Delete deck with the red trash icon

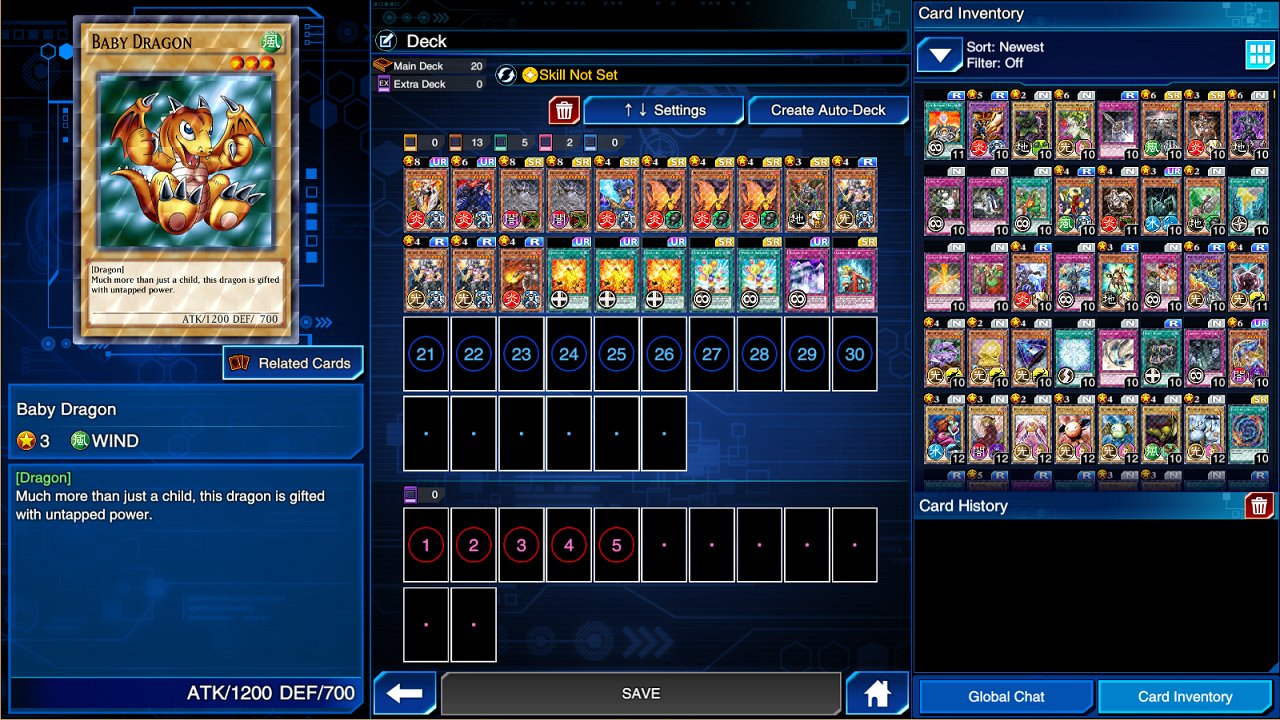(x=564, y=110)
